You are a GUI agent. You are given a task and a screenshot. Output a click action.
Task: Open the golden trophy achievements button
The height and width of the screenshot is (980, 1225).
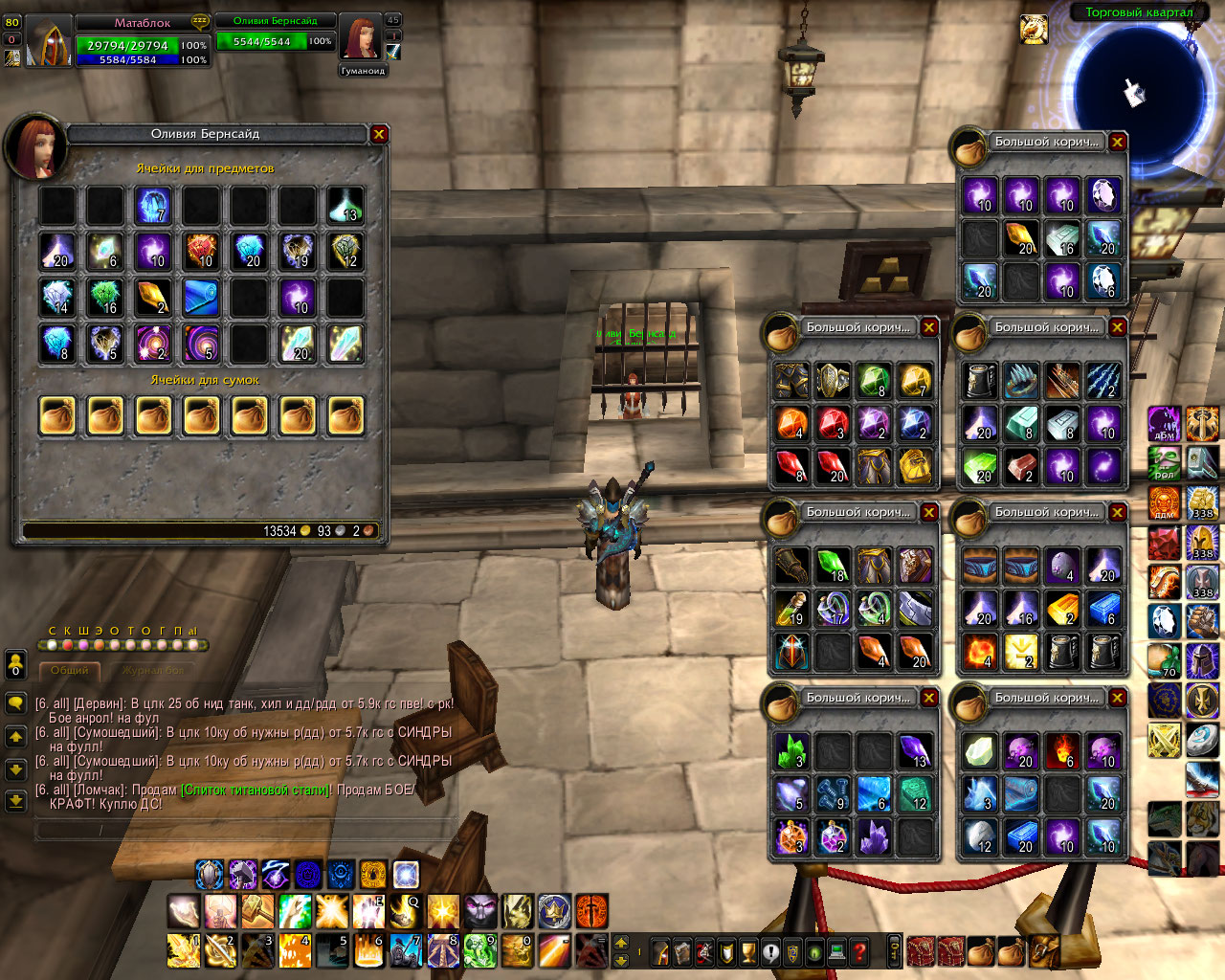[748, 952]
